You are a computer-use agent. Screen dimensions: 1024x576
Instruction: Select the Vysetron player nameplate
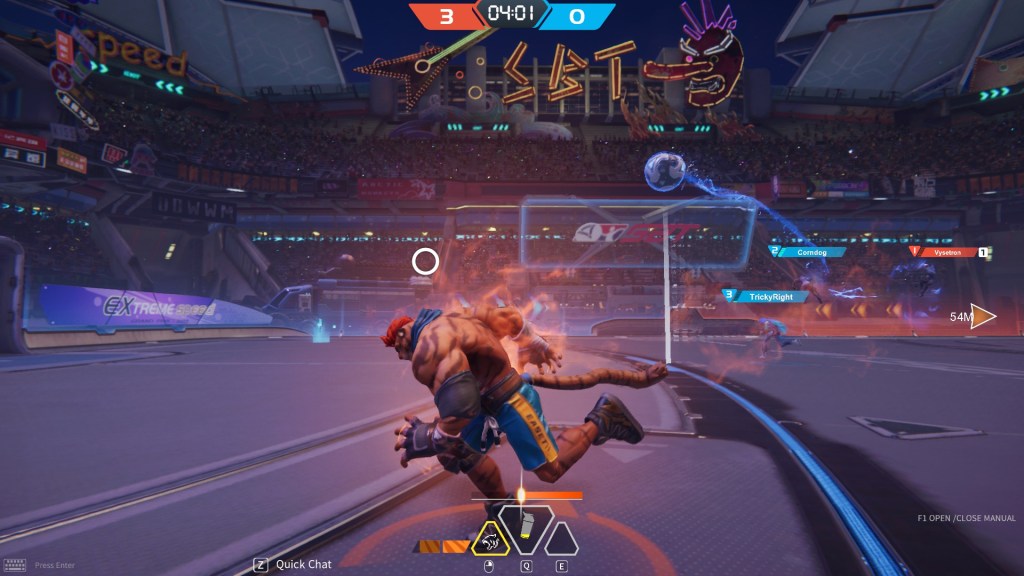pos(946,253)
